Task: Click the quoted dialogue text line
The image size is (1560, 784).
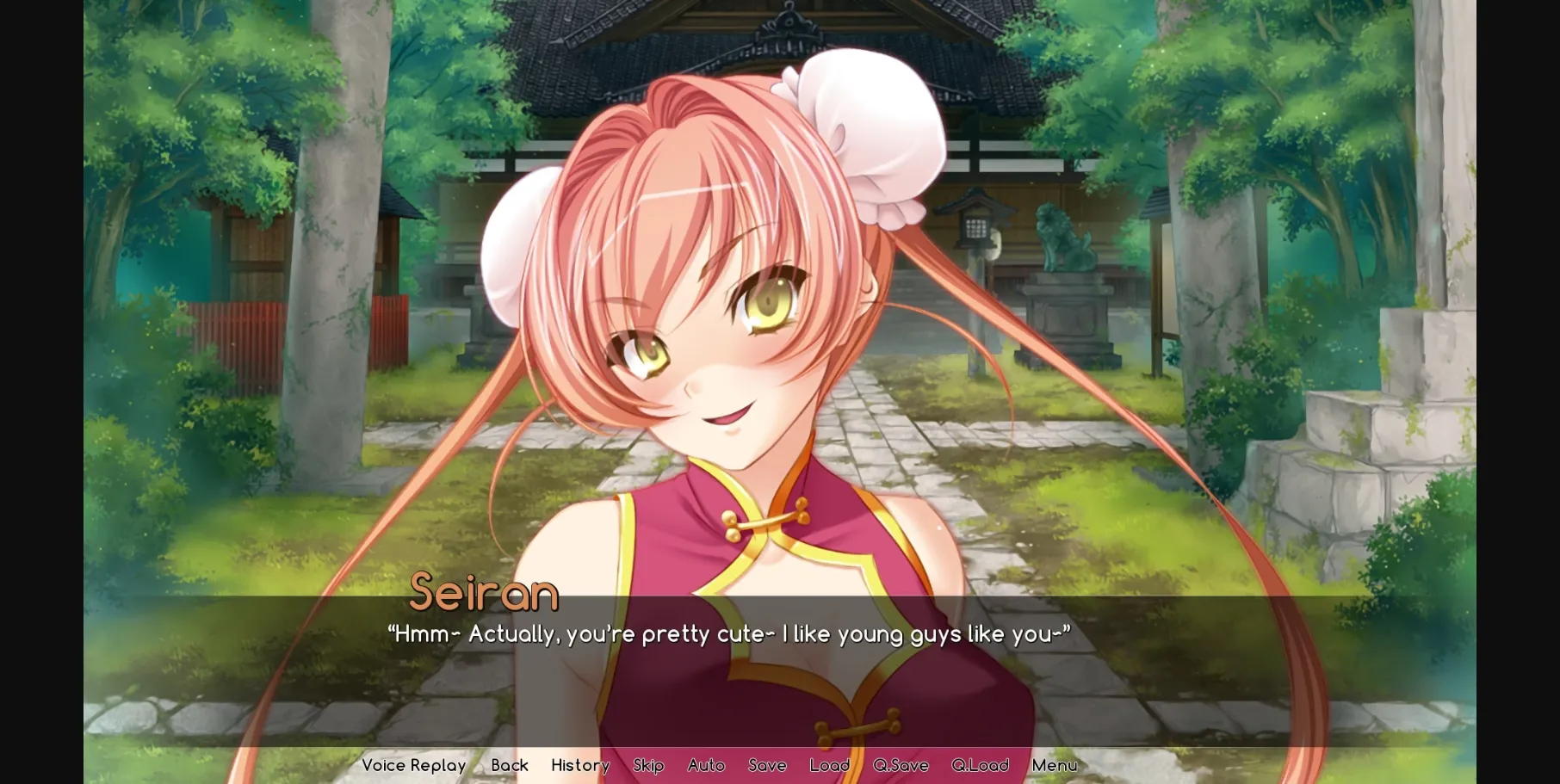Action: tap(730, 634)
